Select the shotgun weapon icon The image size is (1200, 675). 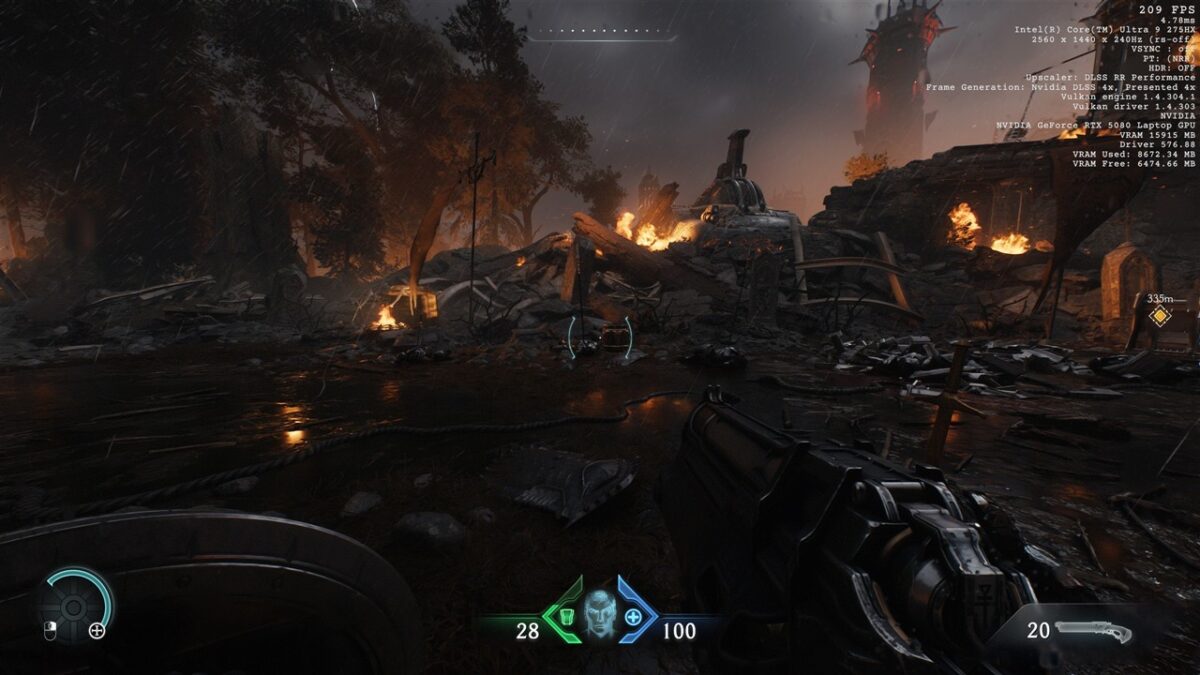1093,632
